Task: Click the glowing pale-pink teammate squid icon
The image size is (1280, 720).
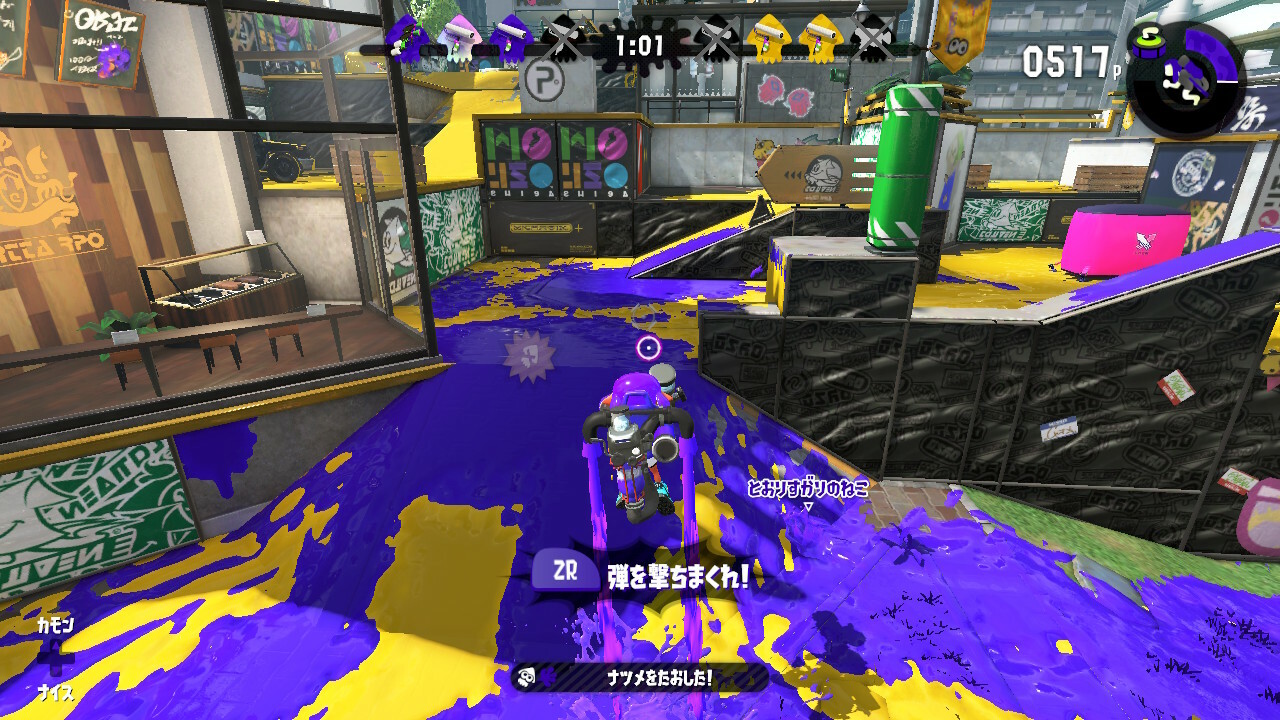Action: point(459,40)
